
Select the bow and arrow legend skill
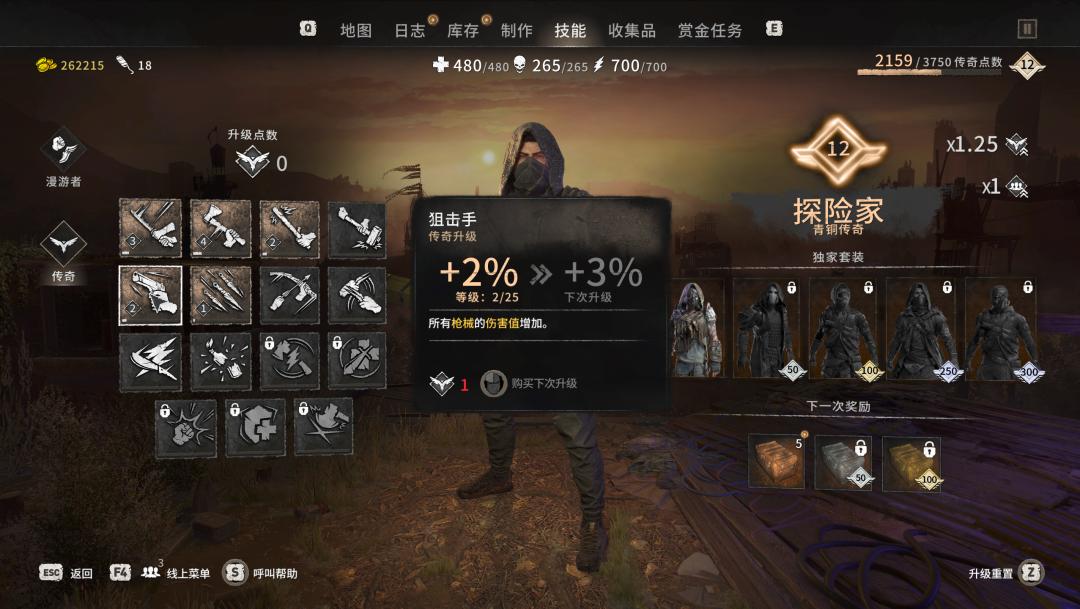(x=290, y=295)
